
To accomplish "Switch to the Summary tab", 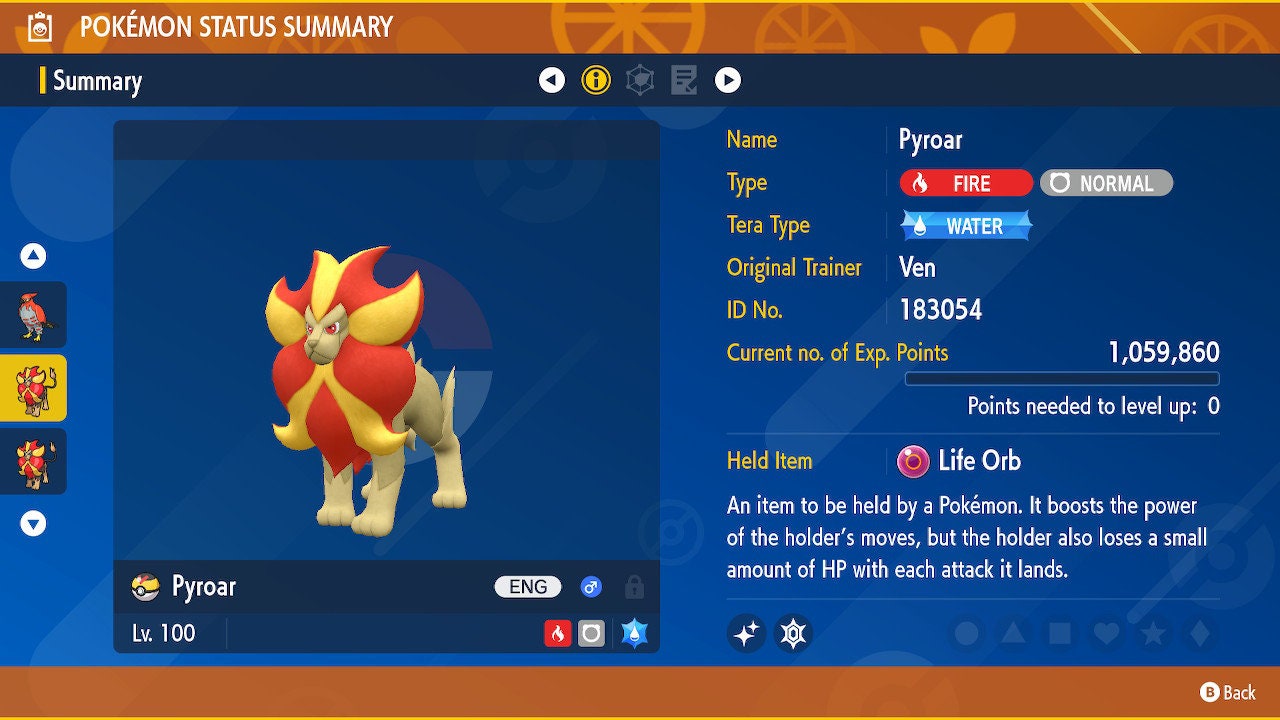I will tap(97, 81).
